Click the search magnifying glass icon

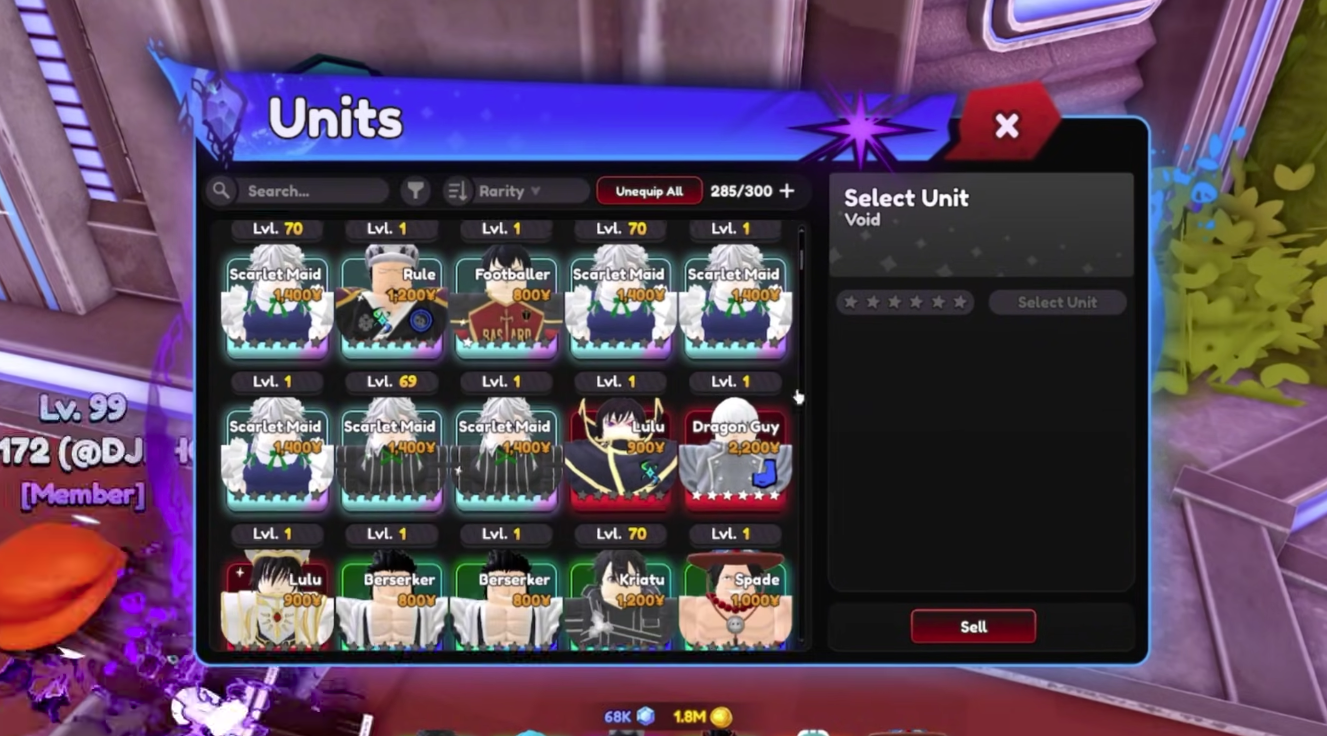[221, 190]
